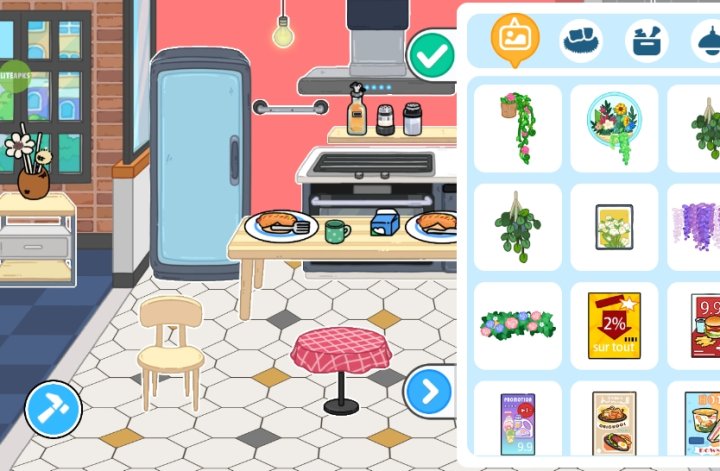
Task: Tap the blue right-arrow button
Action: (429, 392)
